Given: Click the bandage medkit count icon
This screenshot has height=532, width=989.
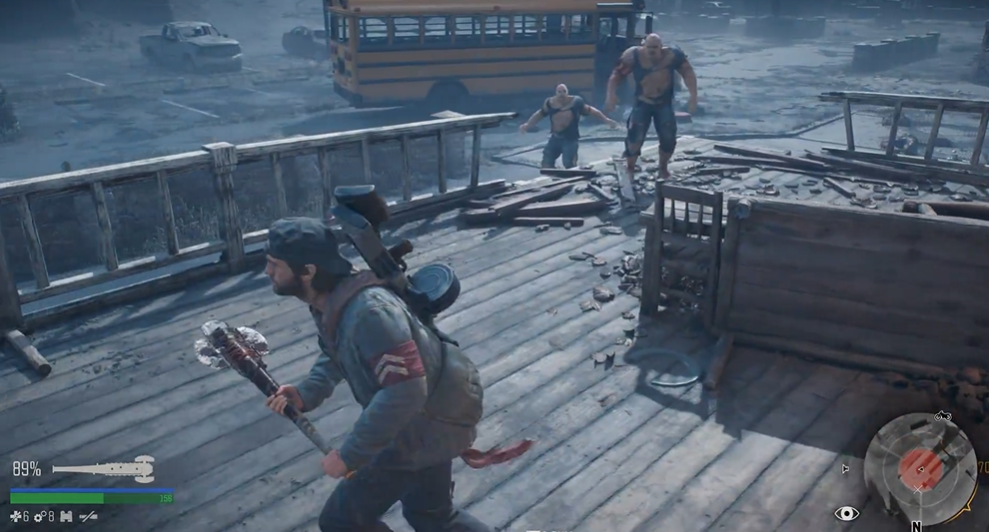Looking at the screenshot, I should [16, 516].
